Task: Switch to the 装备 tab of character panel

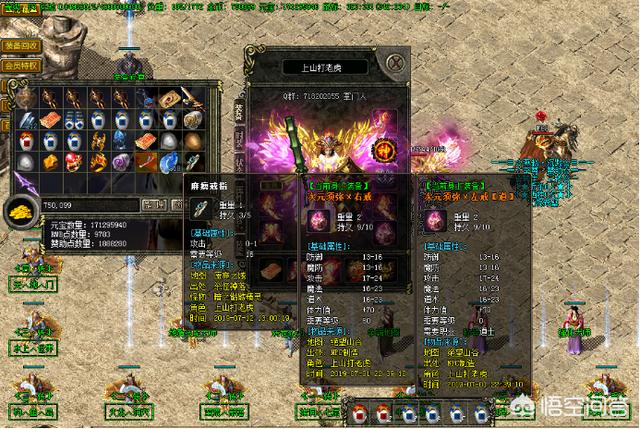Action: tap(240, 108)
